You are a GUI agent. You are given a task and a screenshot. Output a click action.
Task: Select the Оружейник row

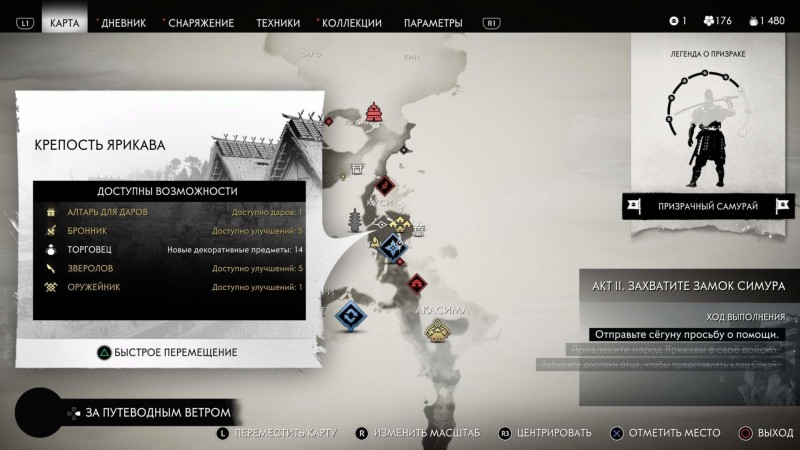[169, 288]
